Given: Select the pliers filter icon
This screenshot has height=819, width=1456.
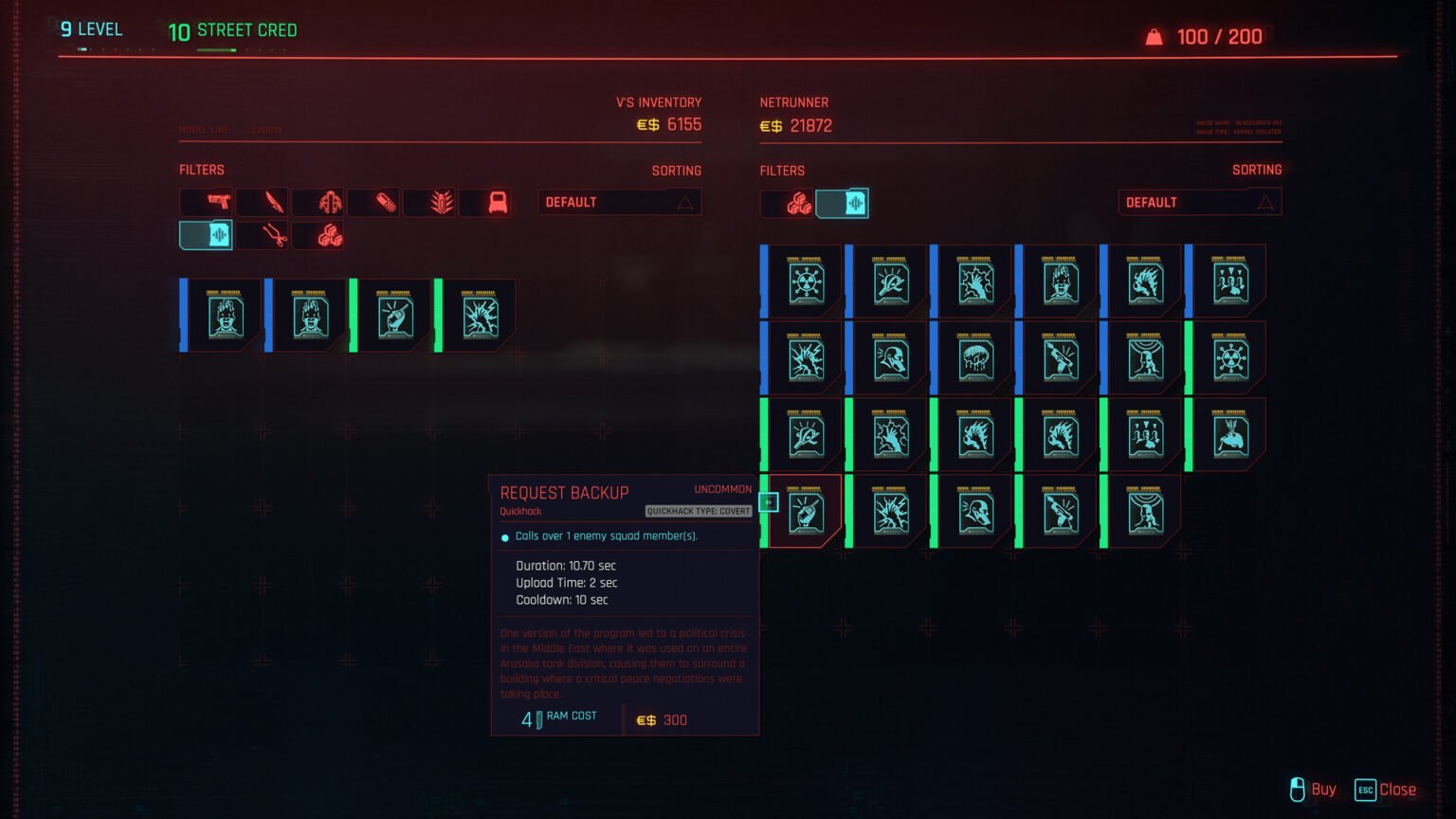Looking at the screenshot, I should (x=274, y=235).
